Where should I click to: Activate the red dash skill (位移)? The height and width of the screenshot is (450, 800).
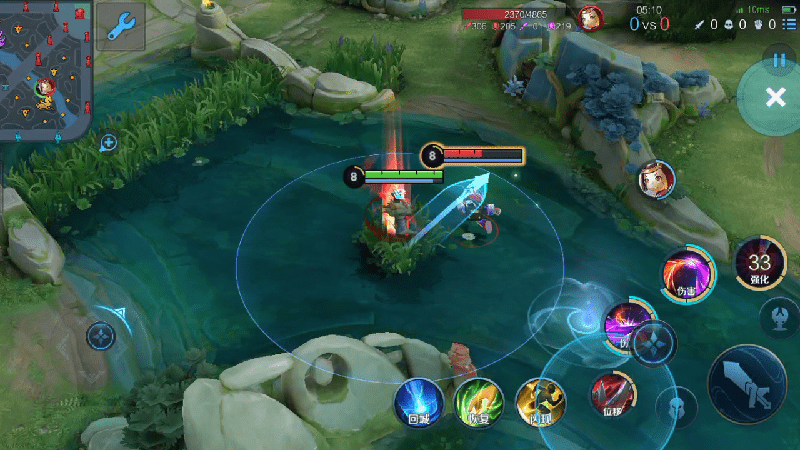point(612,394)
